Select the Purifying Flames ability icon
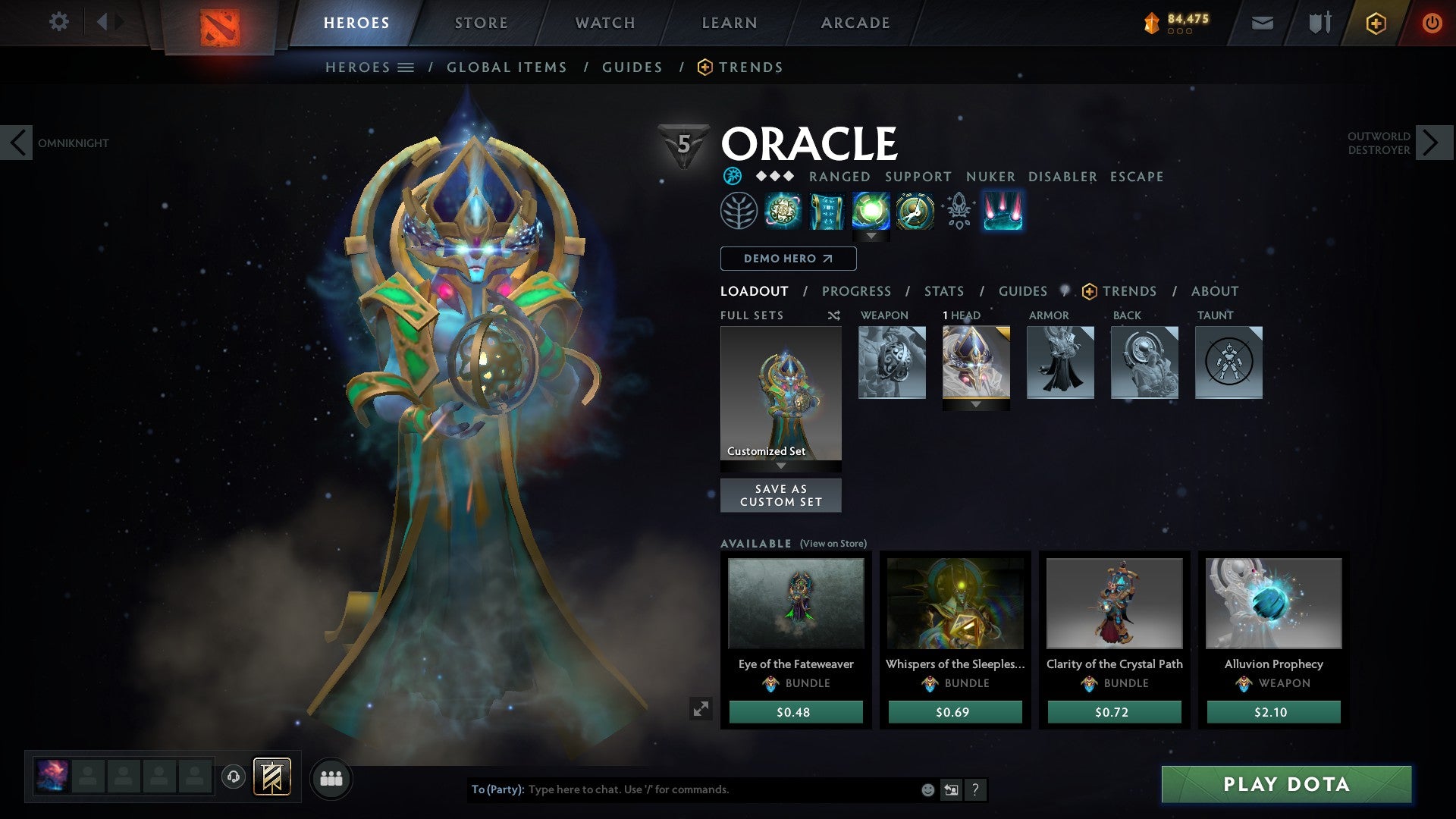 (x=871, y=211)
